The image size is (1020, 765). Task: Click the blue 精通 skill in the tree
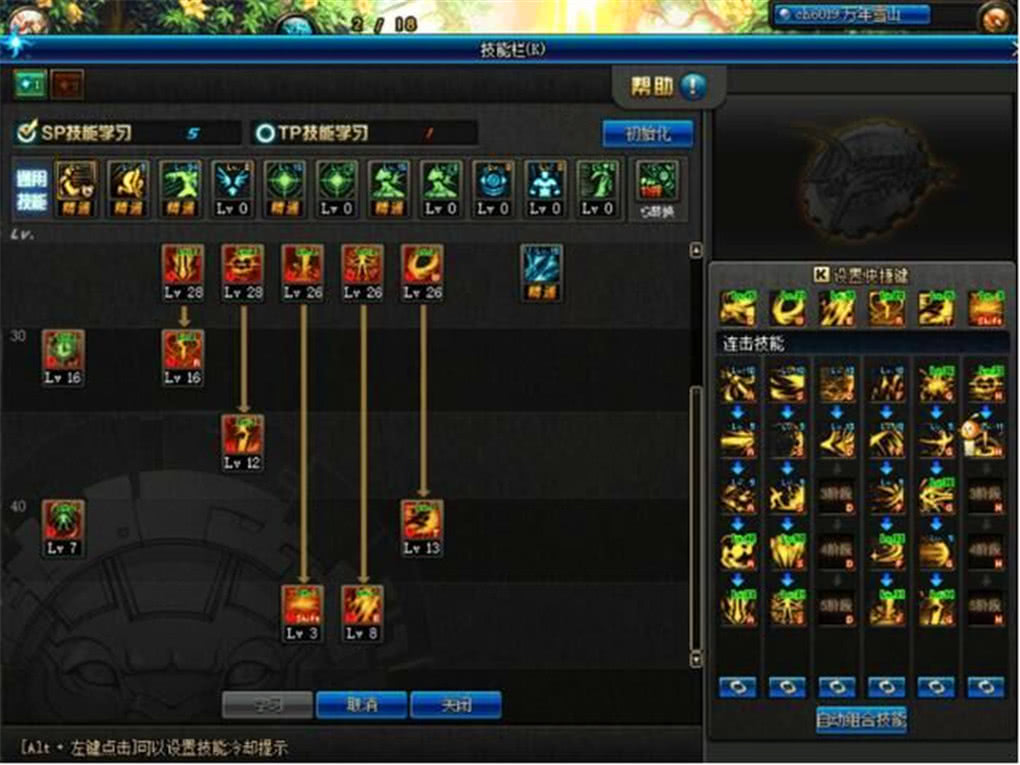(x=541, y=266)
